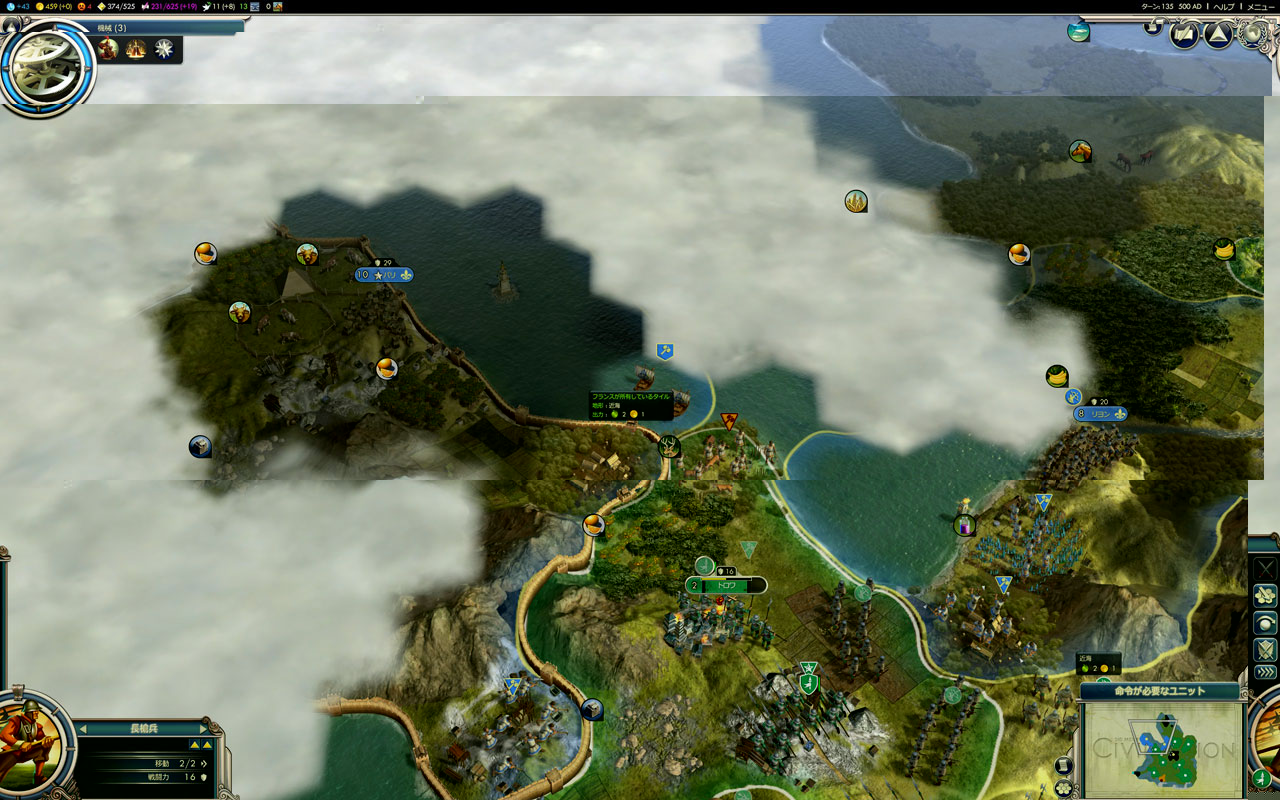
Task: Select the Paris city banner
Action: coord(384,275)
